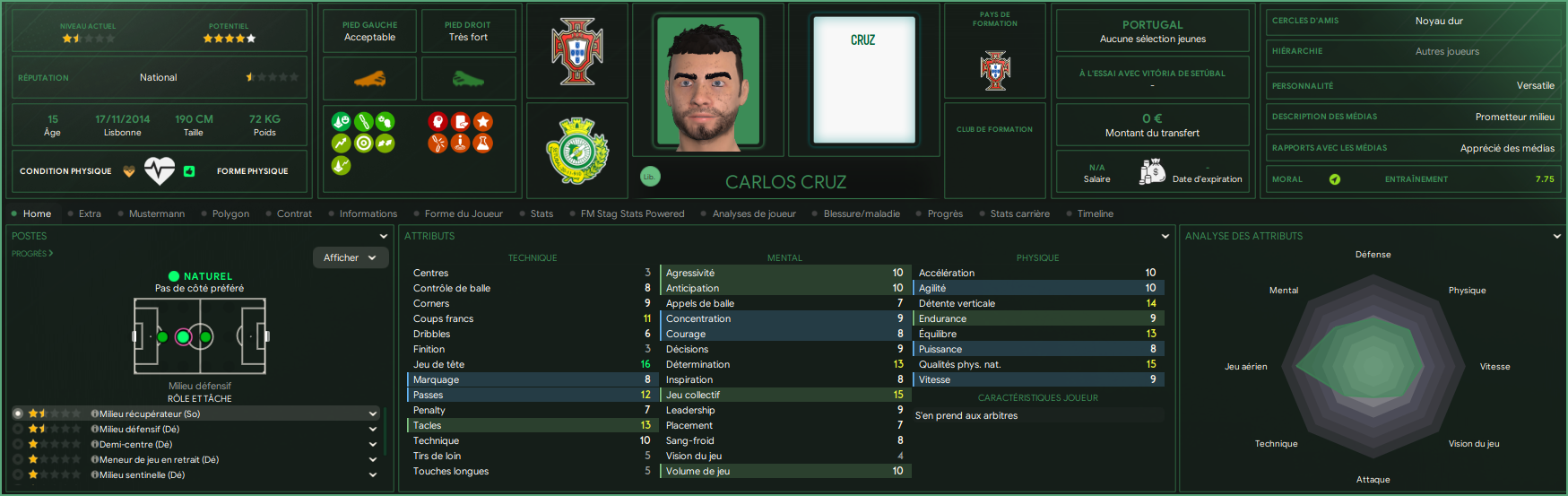The height and width of the screenshot is (496, 1568).
Task: Open Analyses de joueur tab
Action: pos(753,213)
